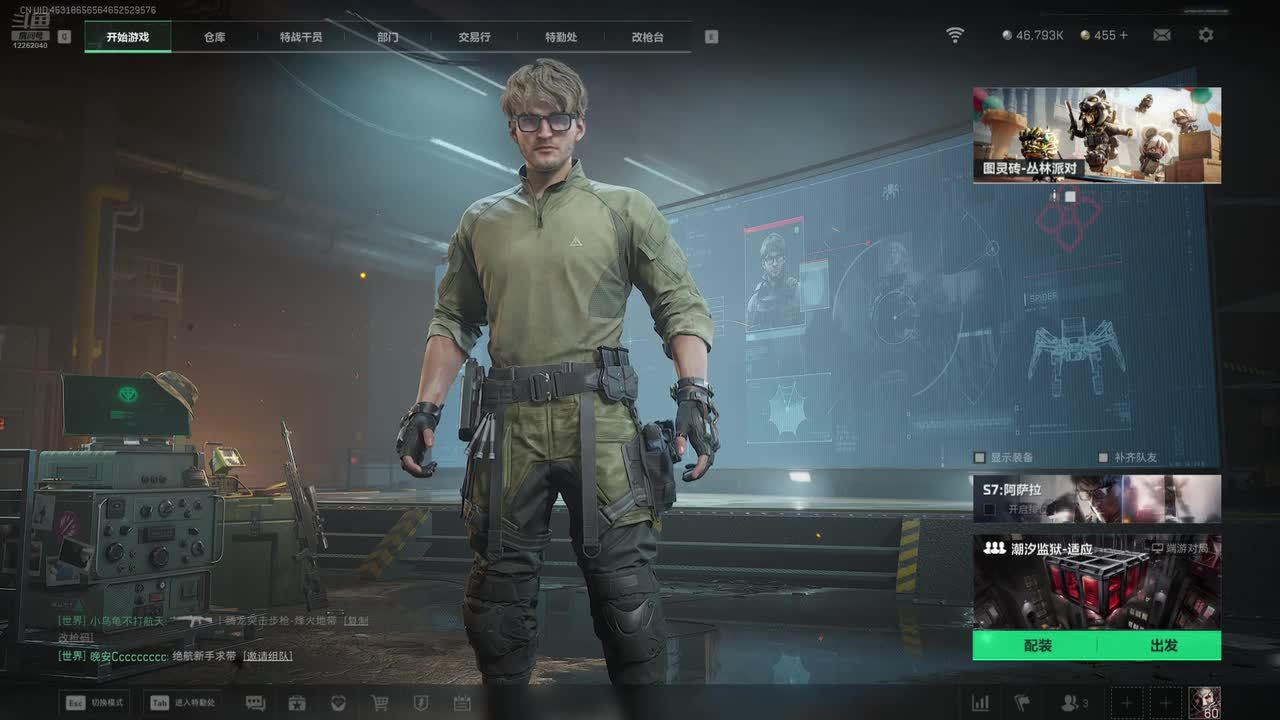The height and width of the screenshot is (720, 1280).
Task: Toggle the 显示装备 checkbox
Action: click(980, 458)
